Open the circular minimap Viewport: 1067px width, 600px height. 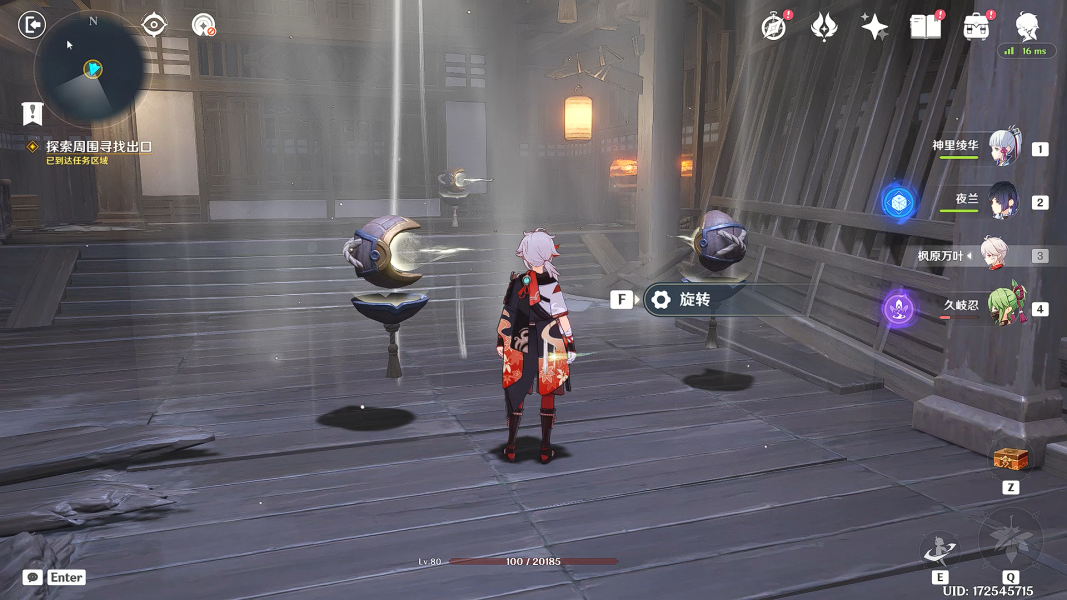(88, 67)
